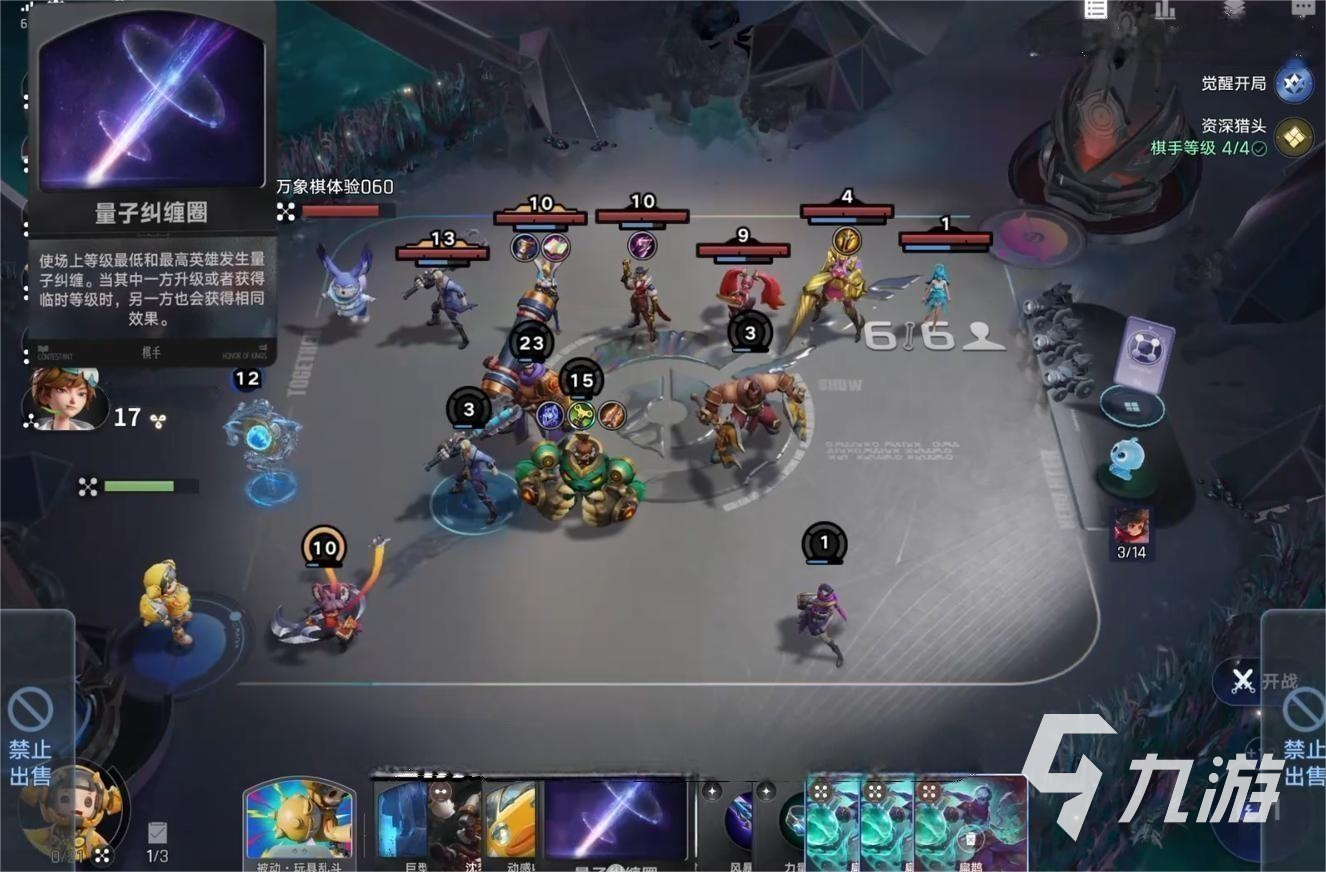
Task: Click the 开战 crossed swords button
Action: 1243,682
